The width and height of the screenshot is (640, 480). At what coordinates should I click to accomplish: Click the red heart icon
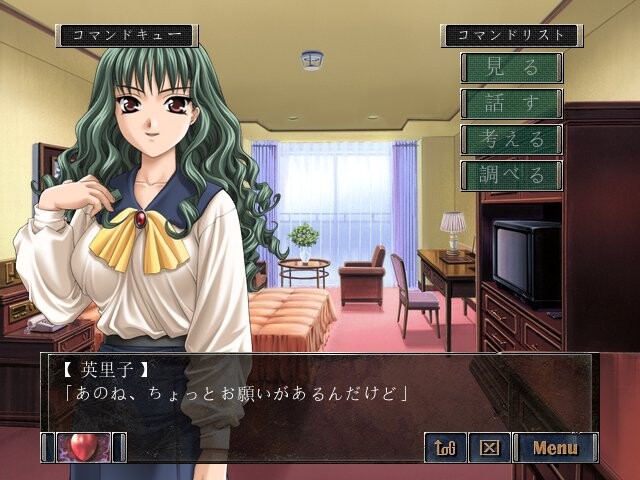pos(83,447)
